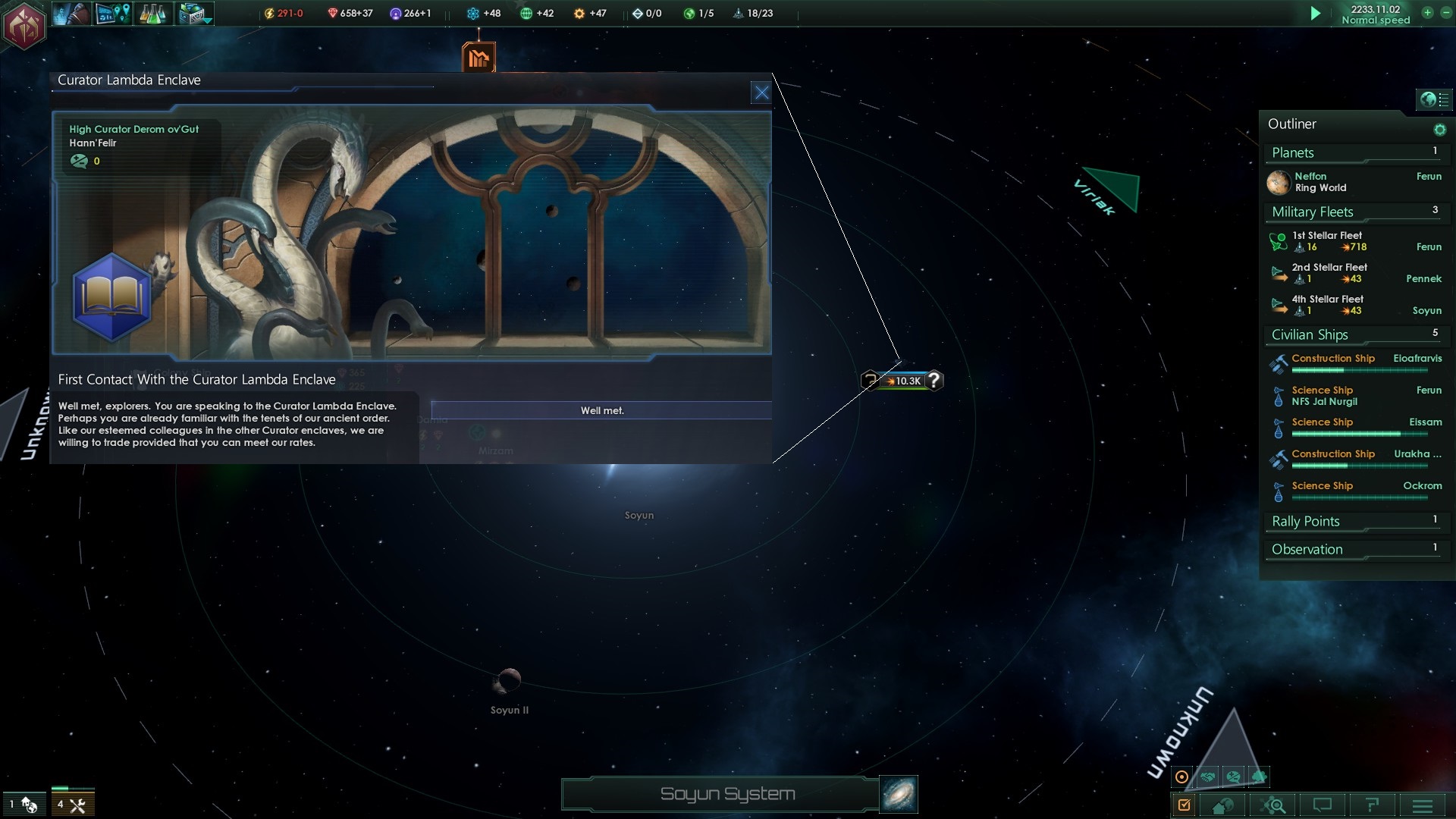Image resolution: width=1456 pixels, height=819 pixels.
Task: Open the empire emblem menu
Action: pos(24,26)
